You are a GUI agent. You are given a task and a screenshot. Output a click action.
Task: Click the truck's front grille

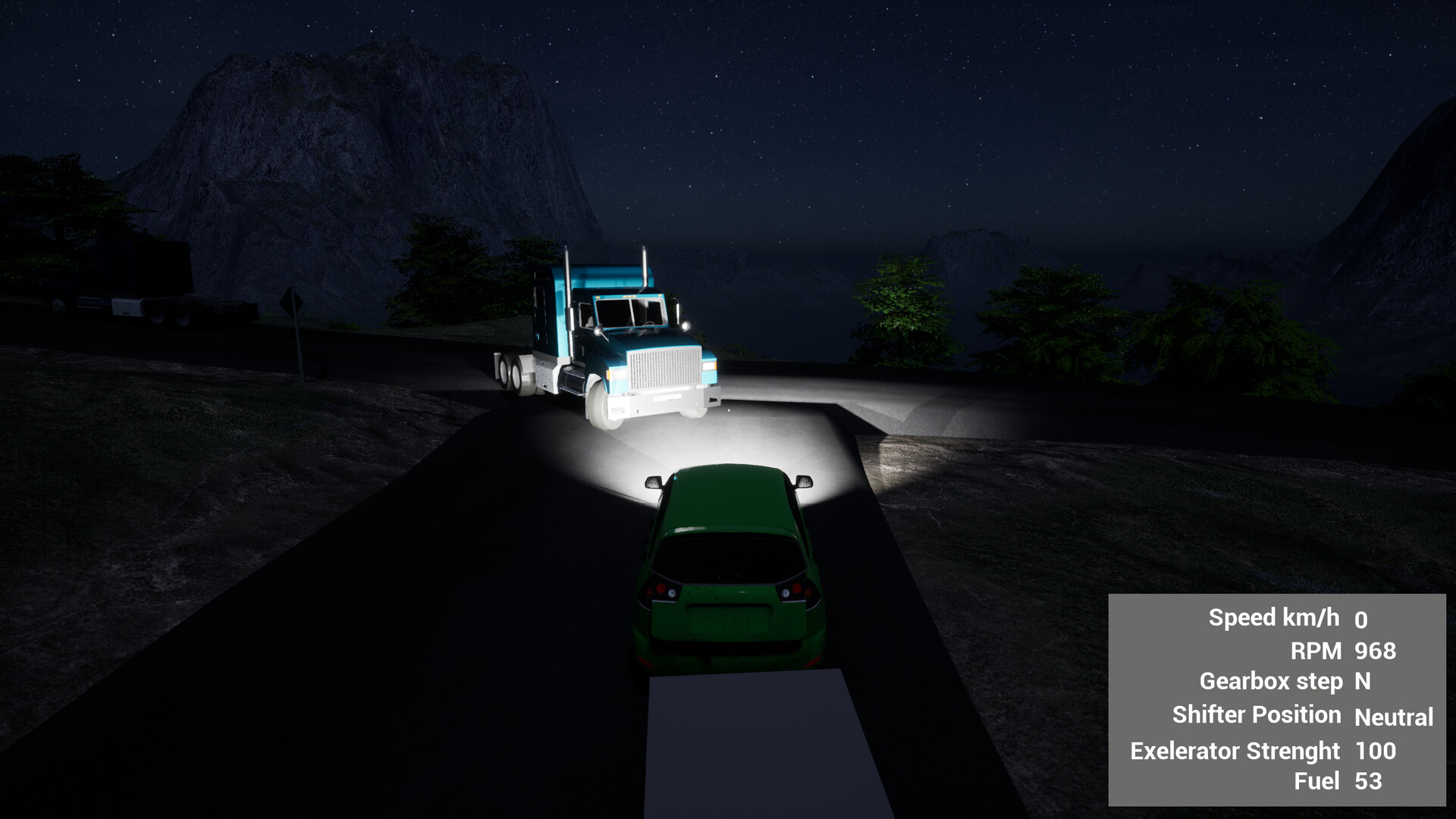664,368
